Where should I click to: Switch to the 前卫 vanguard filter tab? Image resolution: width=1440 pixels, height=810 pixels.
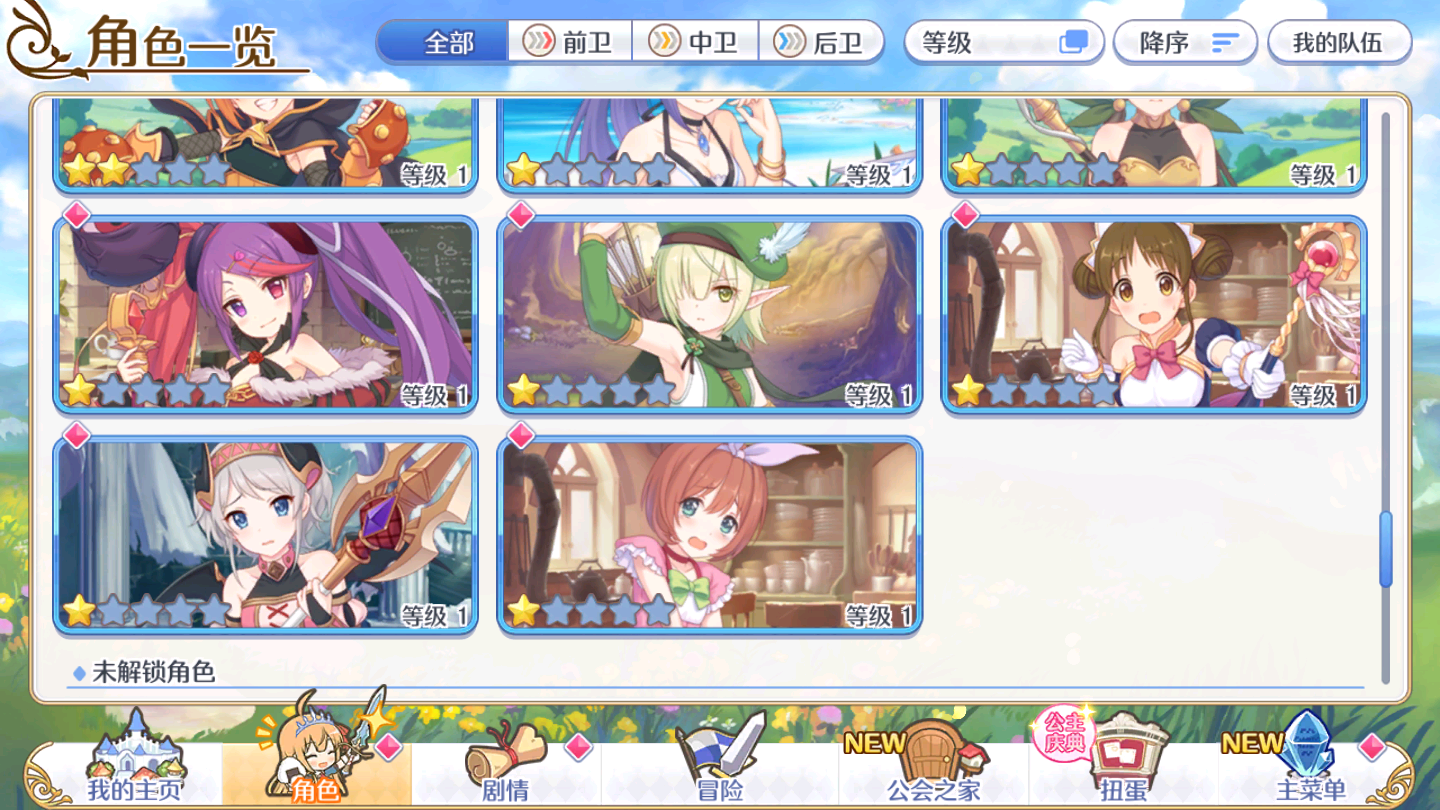pos(568,42)
